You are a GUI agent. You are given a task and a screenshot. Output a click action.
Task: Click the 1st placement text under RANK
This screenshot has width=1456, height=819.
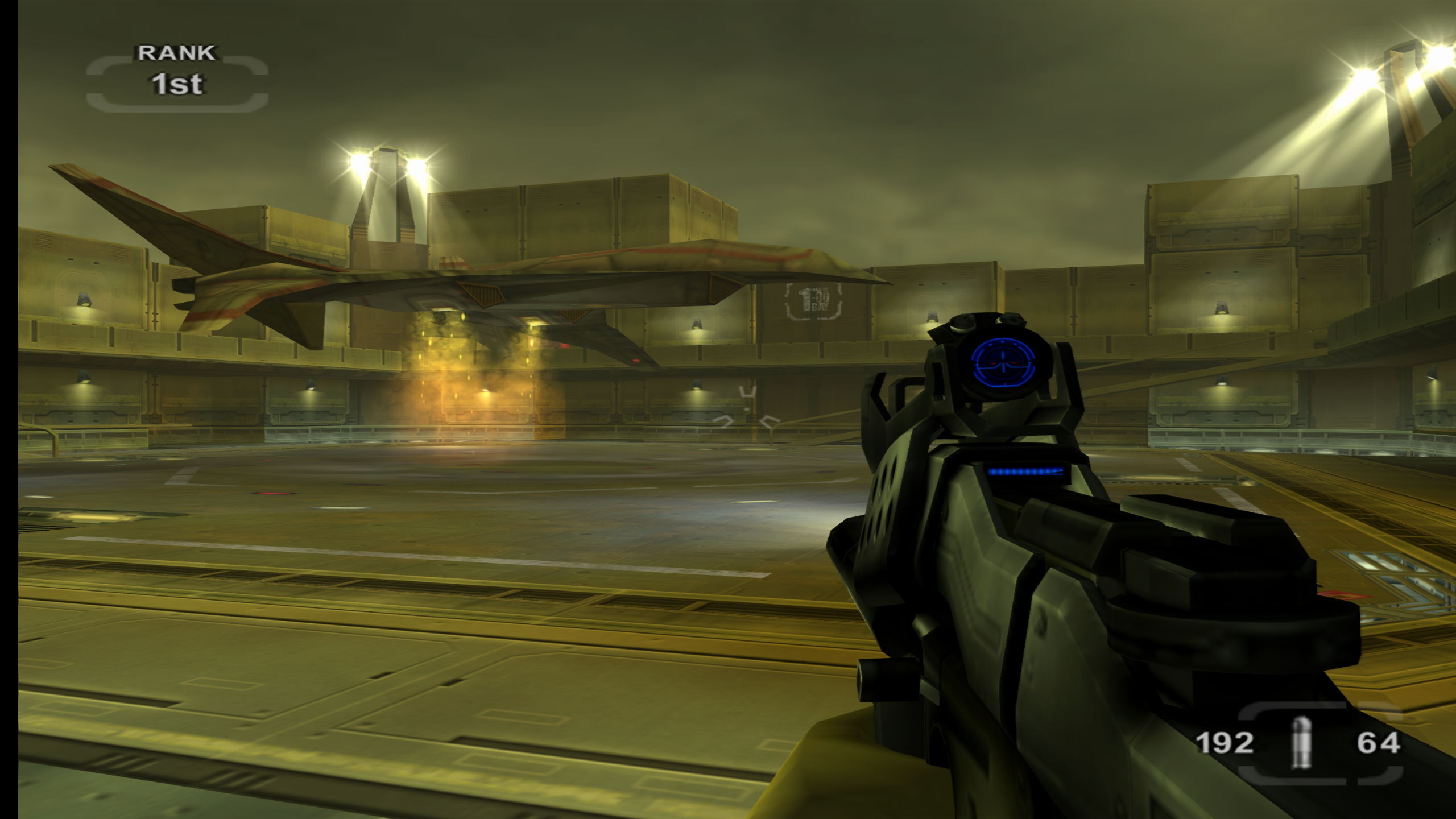coord(176,85)
